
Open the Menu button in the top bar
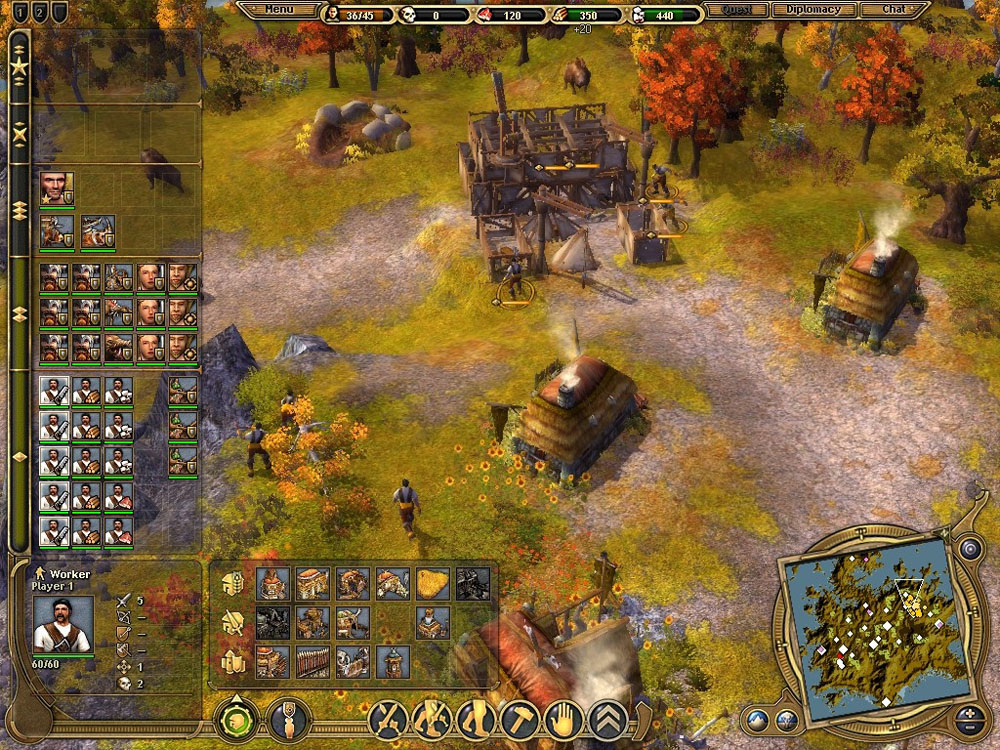tap(280, 10)
